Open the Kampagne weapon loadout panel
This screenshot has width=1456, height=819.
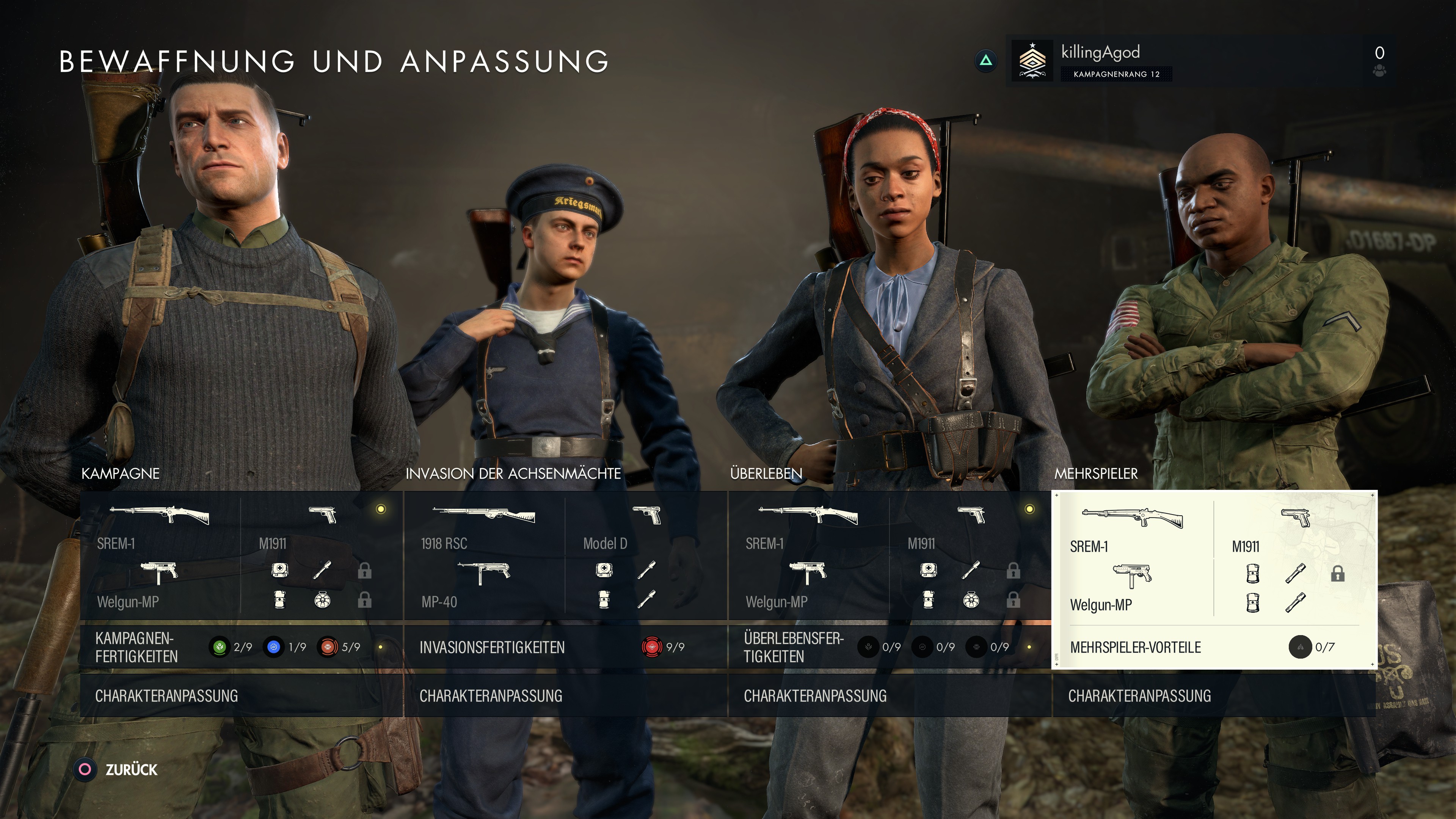tap(242, 555)
